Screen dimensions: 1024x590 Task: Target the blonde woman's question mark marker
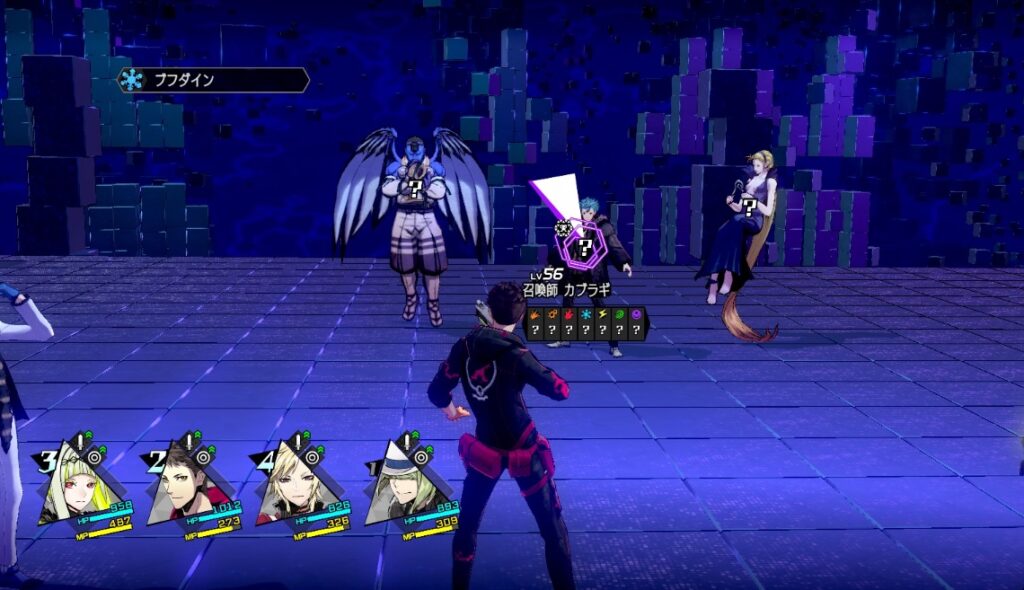click(746, 208)
